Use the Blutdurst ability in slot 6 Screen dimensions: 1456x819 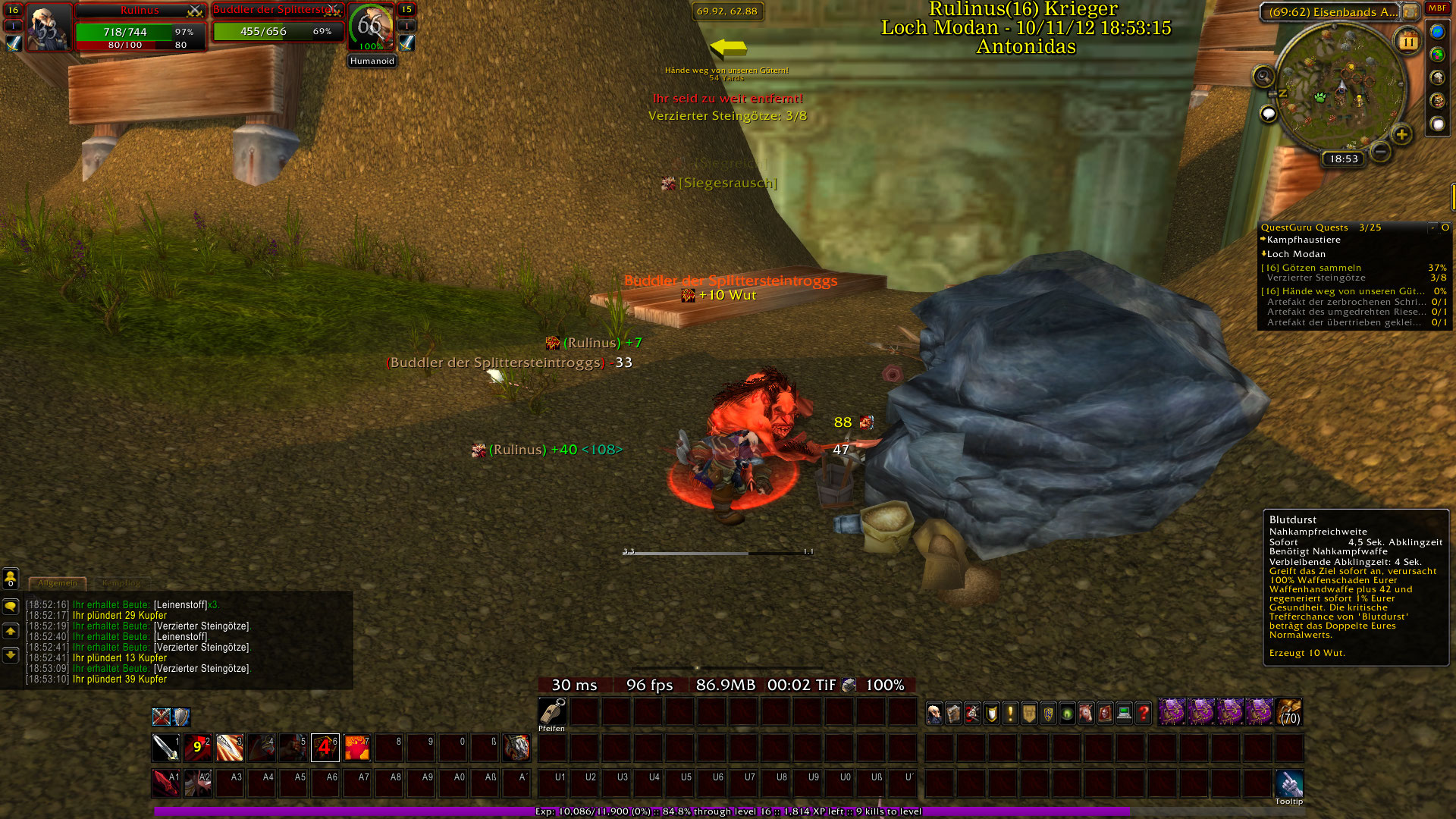point(325,748)
